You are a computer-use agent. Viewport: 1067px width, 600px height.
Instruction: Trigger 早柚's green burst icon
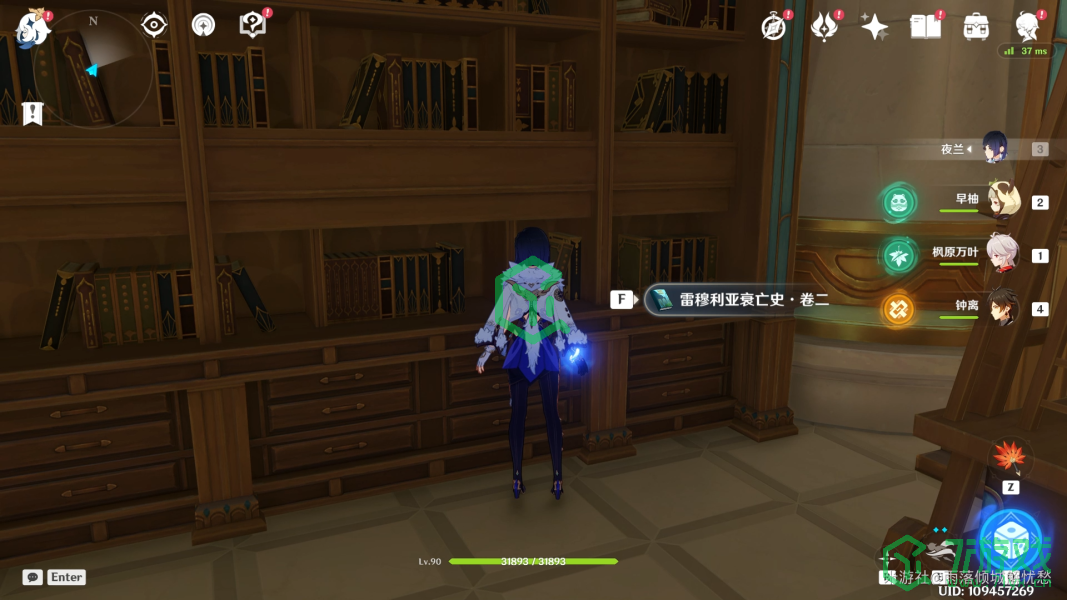[x=898, y=203]
